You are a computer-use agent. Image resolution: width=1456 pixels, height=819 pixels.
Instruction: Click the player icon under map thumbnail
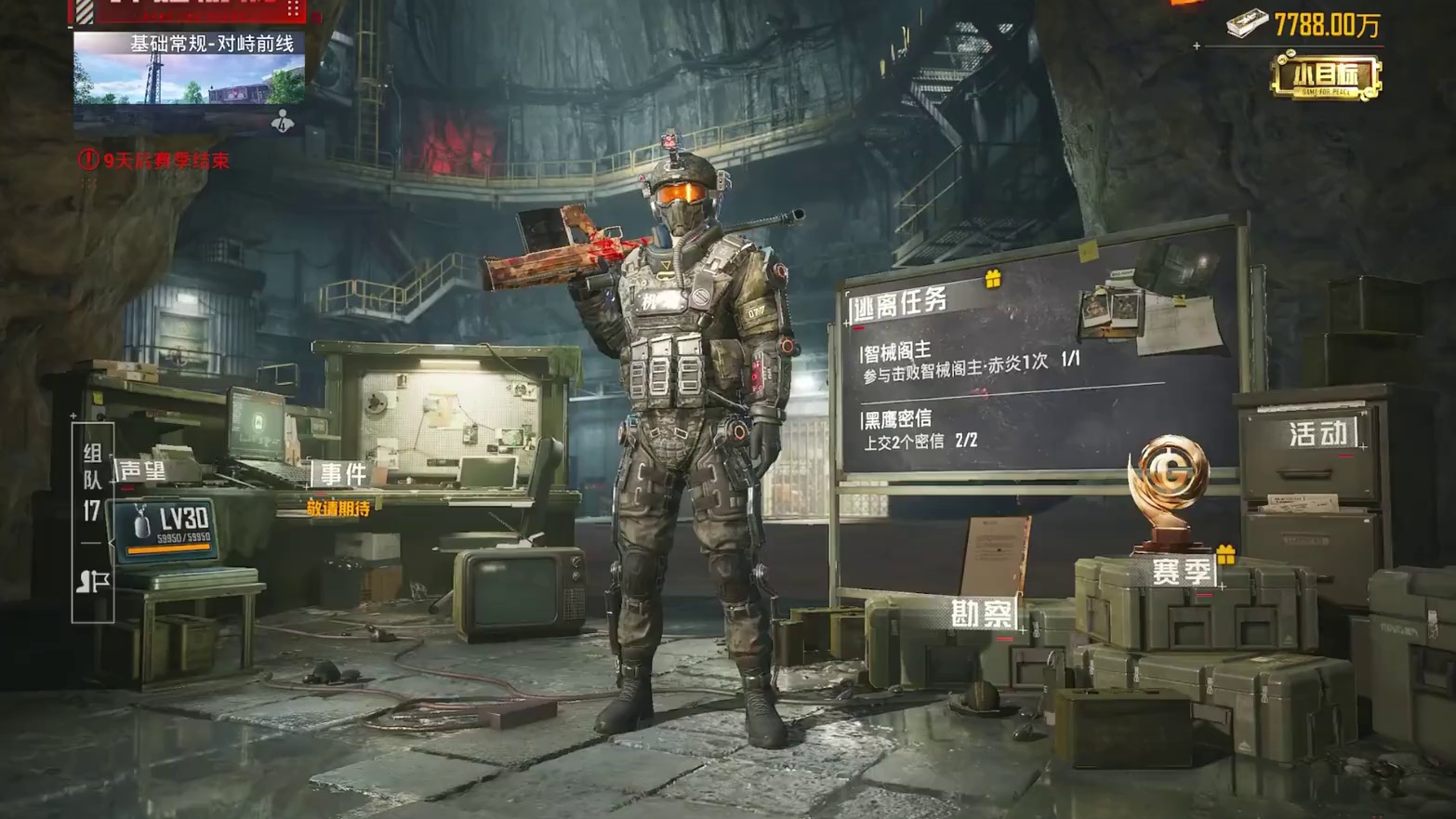(283, 122)
